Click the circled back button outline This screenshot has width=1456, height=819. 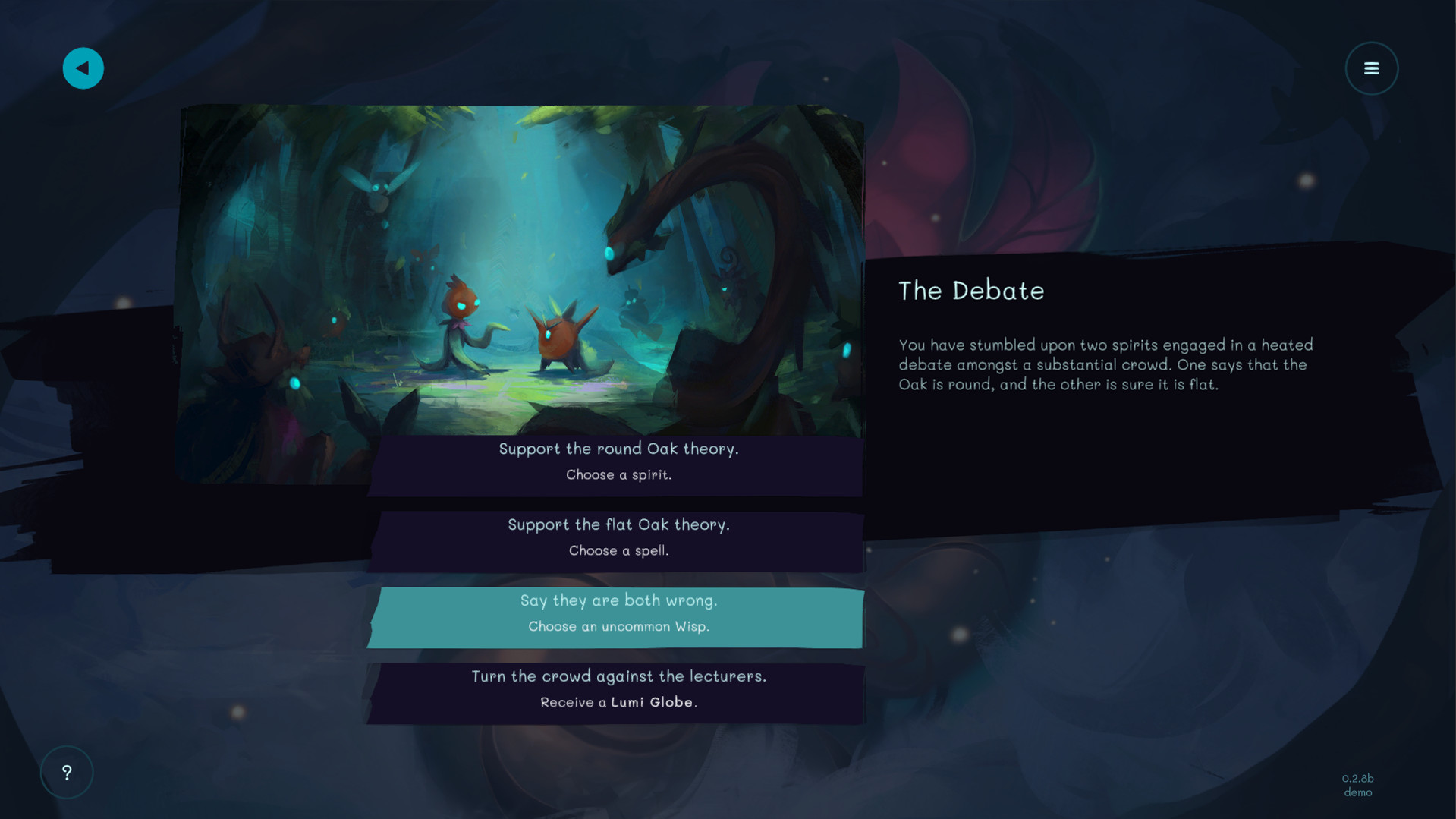(83, 68)
